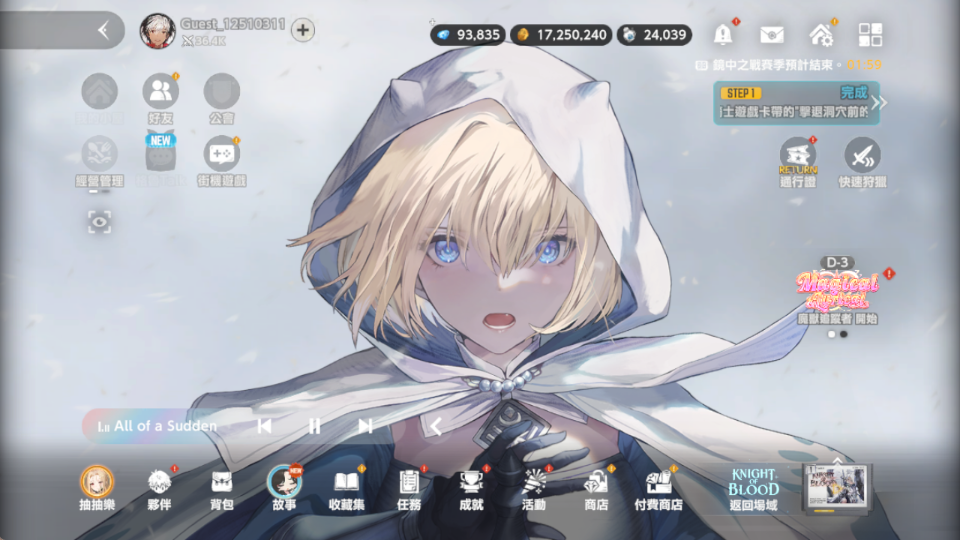Skip to the next music track
Image resolution: width=960 pixels, height=540 pixels.
point(366,426)
